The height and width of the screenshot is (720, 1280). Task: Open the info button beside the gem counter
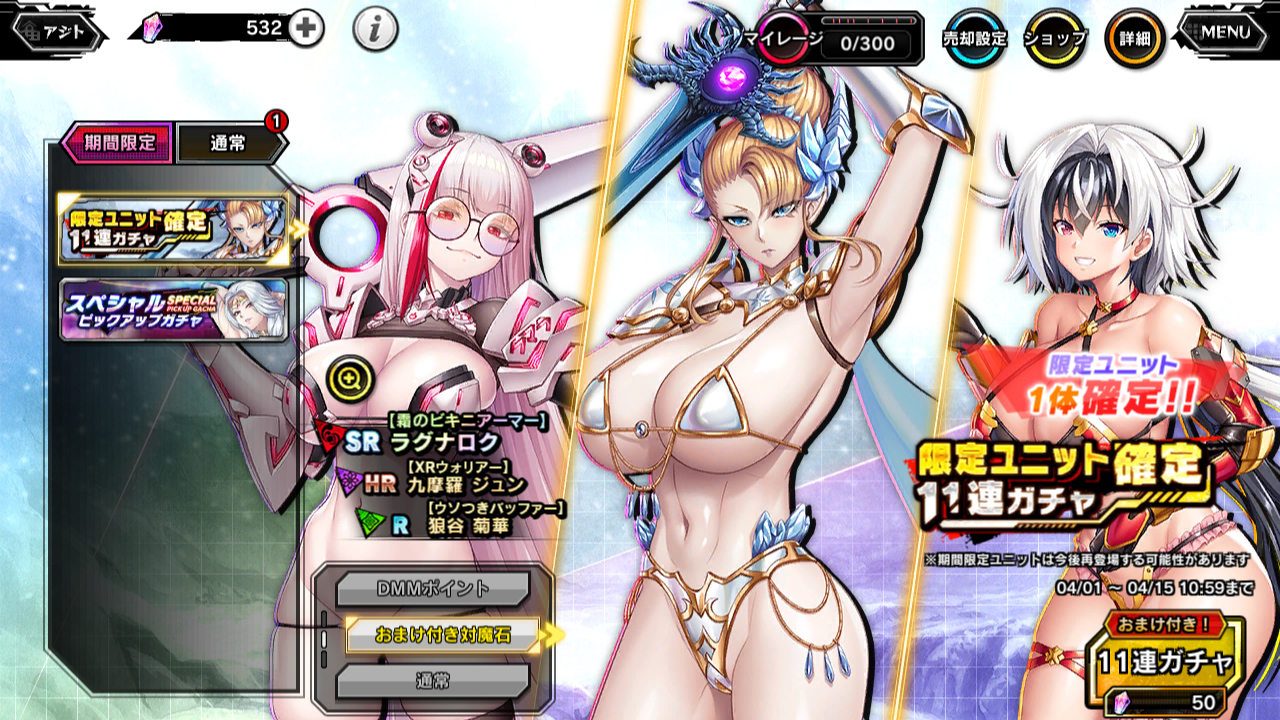375,30
